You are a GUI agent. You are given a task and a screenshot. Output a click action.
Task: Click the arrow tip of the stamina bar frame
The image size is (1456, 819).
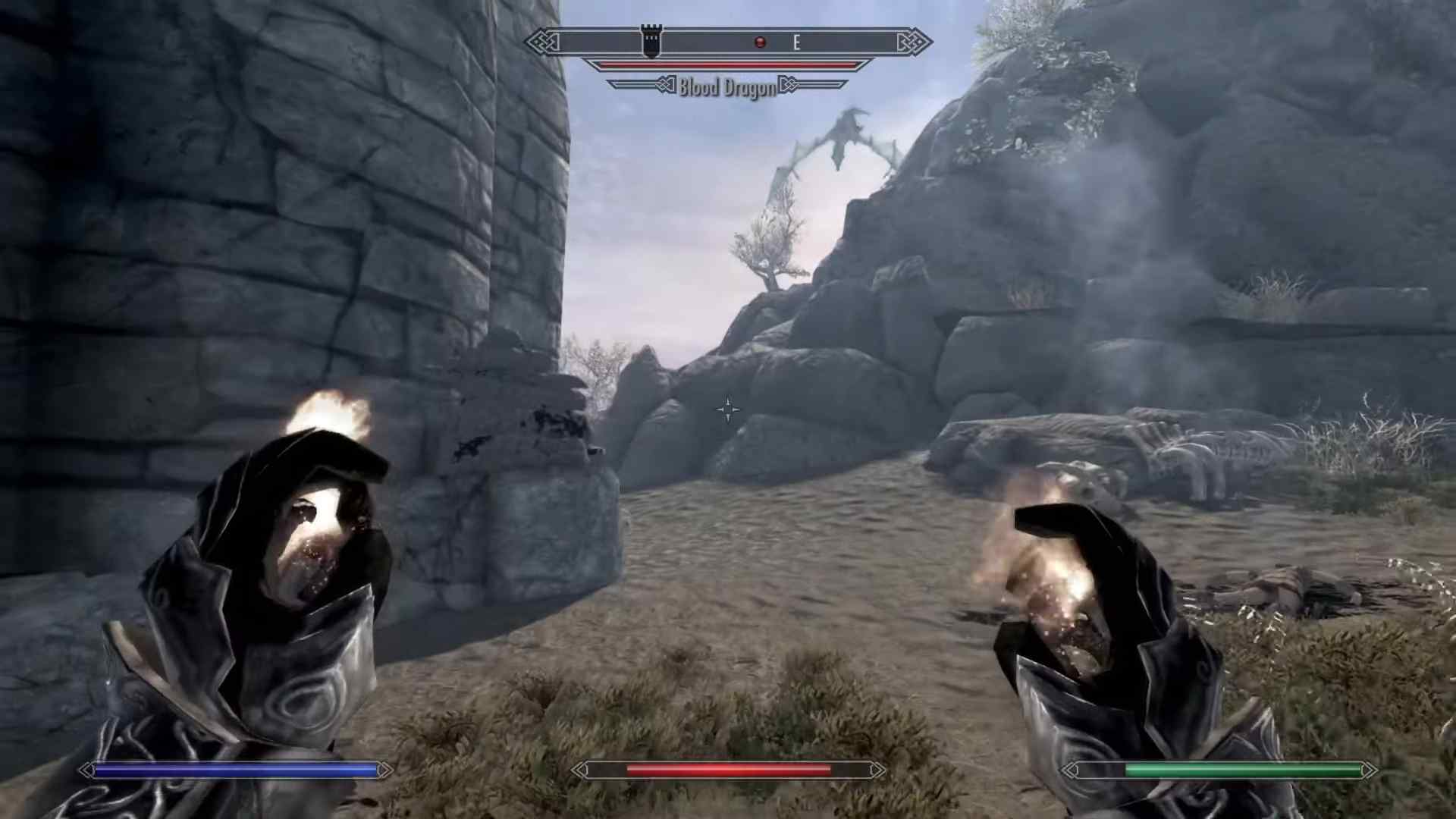click(1375, 770)
